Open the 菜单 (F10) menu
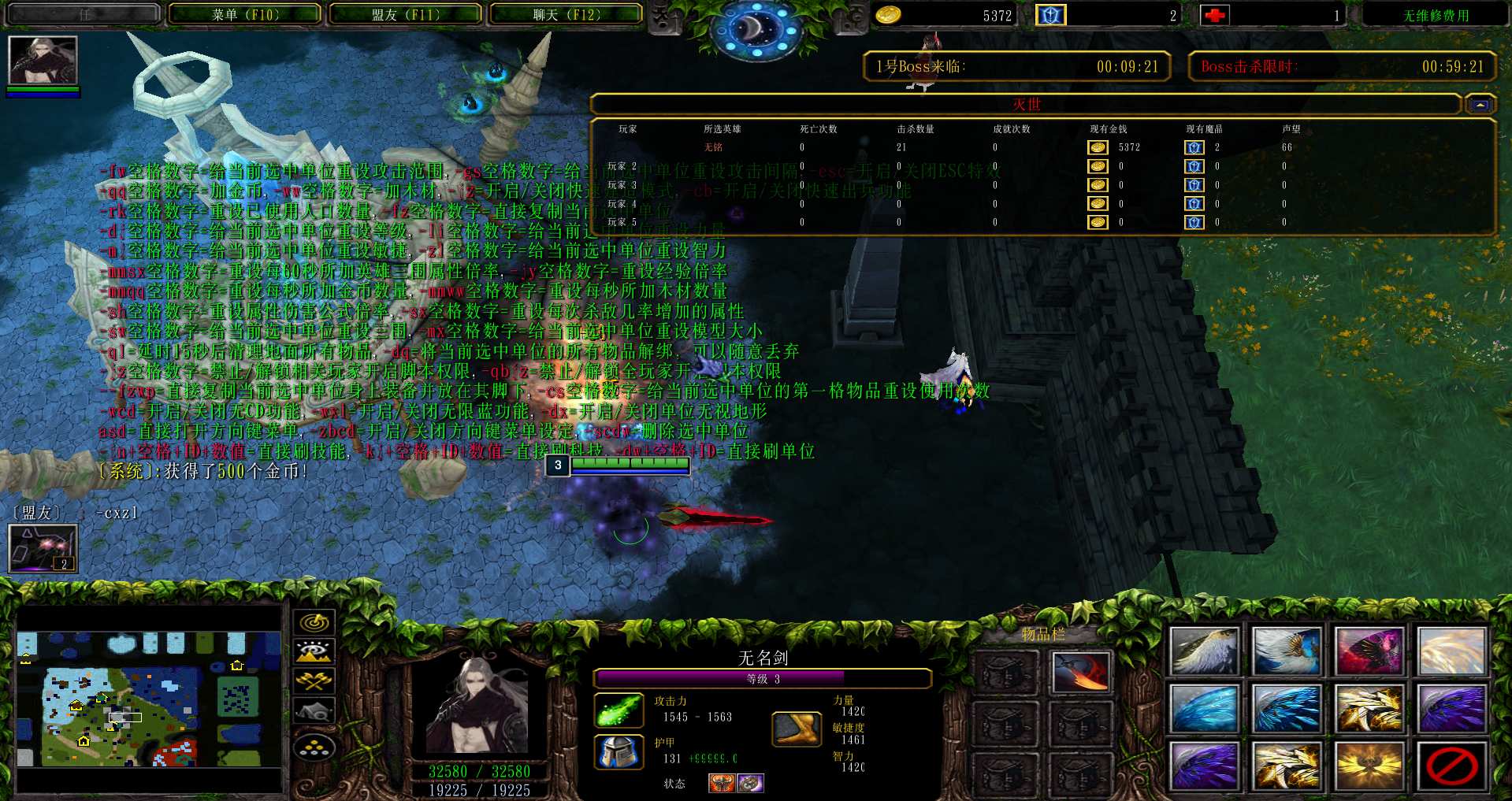Image resolution: width=1512 pixels, height=801 pixels. (x=245, y=14)
